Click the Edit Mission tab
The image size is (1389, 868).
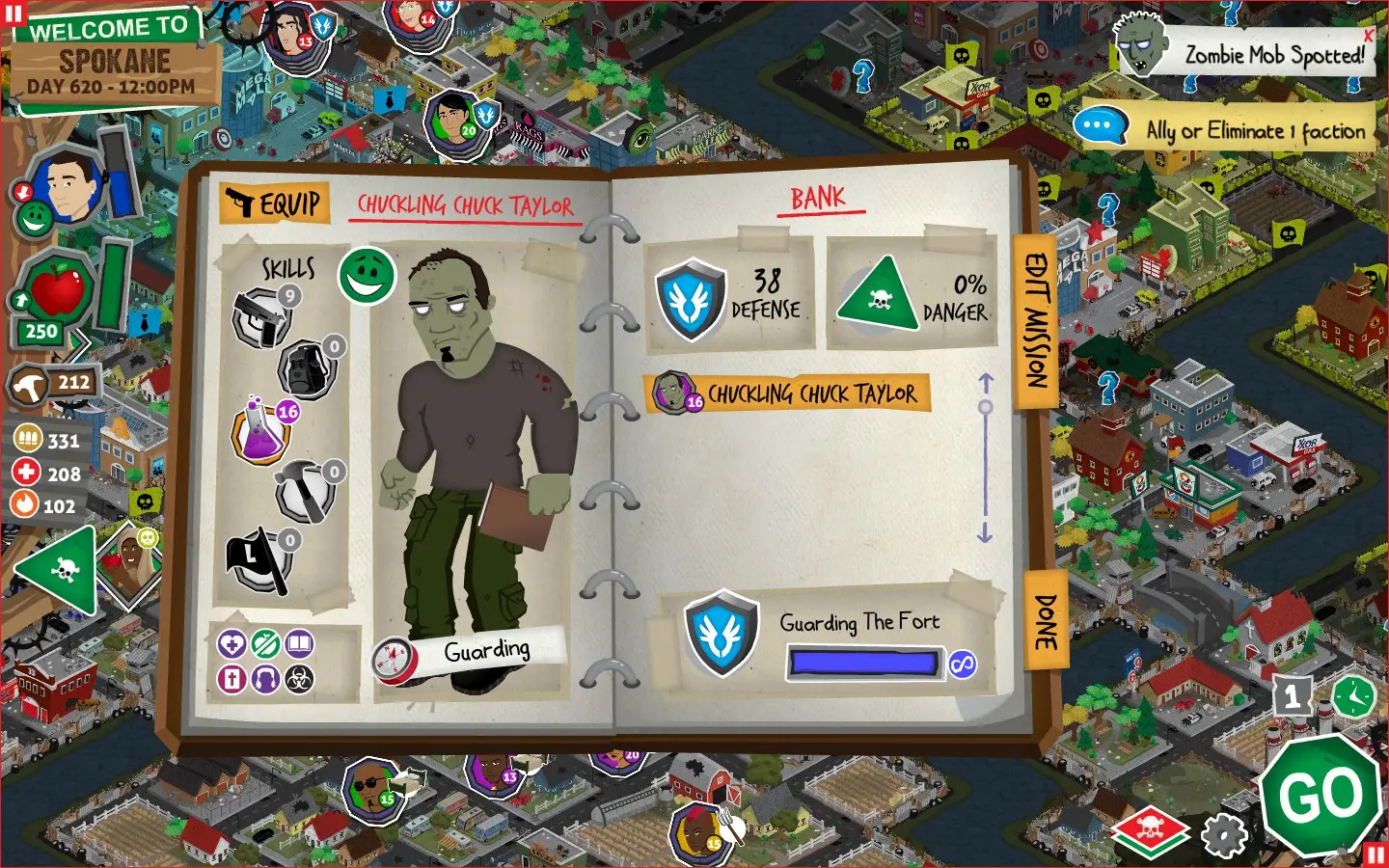click(x=1036, y=320)
